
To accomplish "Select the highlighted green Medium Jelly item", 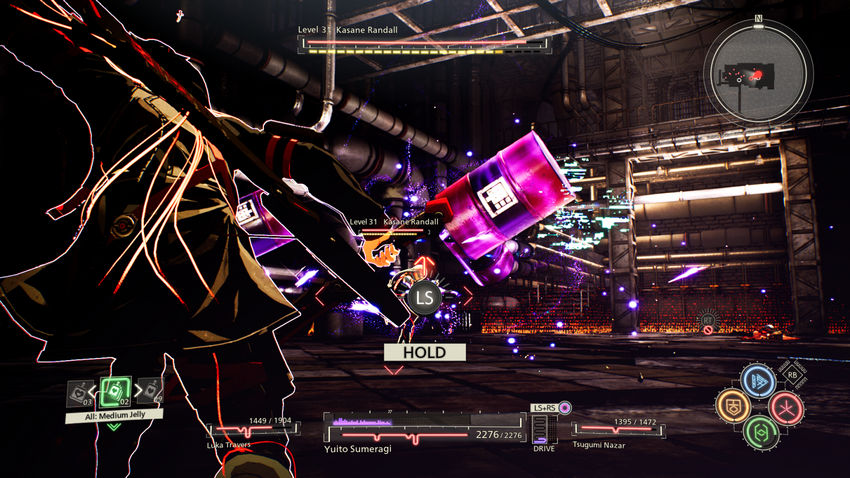I will pos(115,391).
